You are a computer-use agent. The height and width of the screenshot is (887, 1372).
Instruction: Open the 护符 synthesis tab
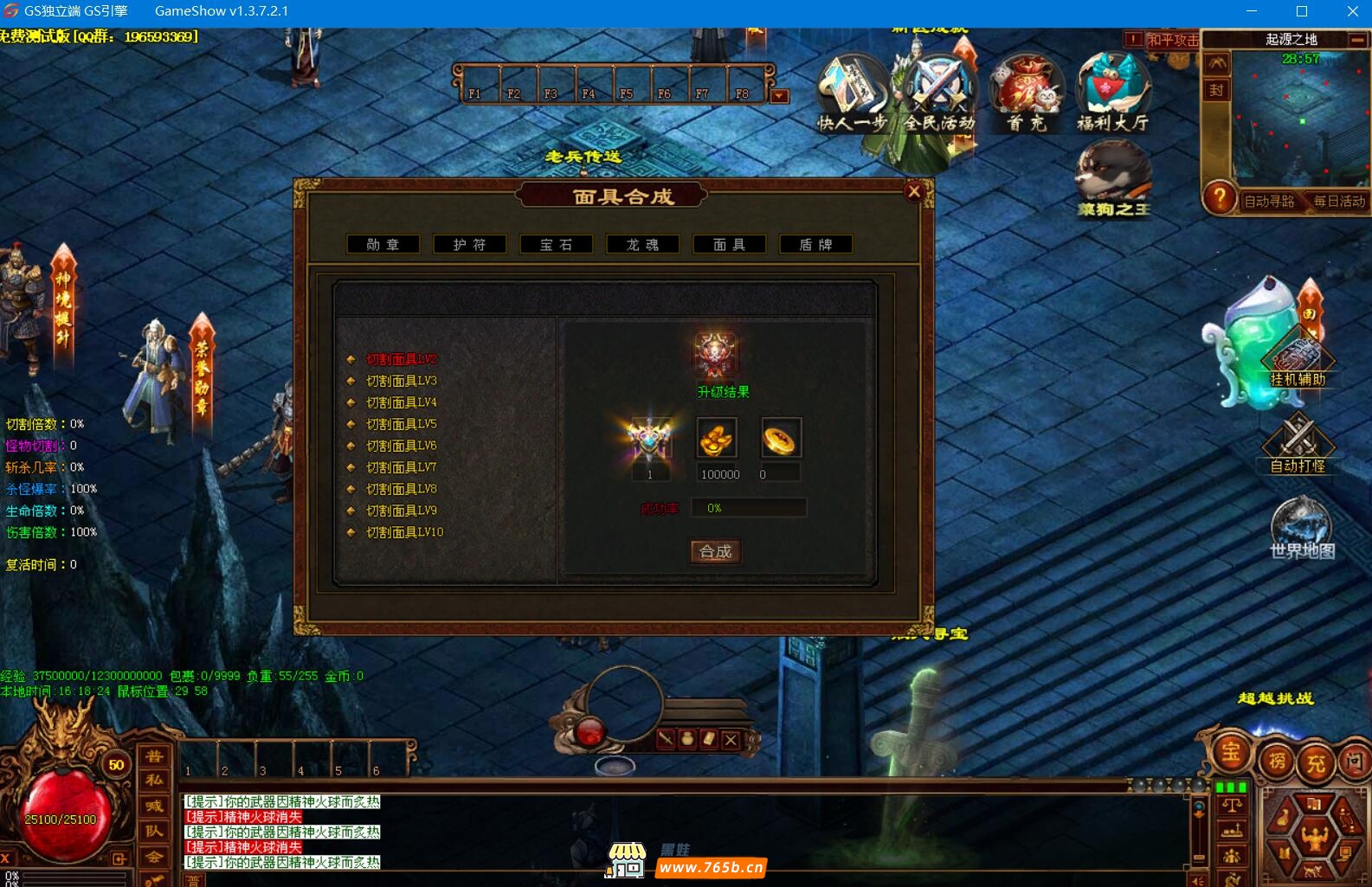(x=469, y=245)
